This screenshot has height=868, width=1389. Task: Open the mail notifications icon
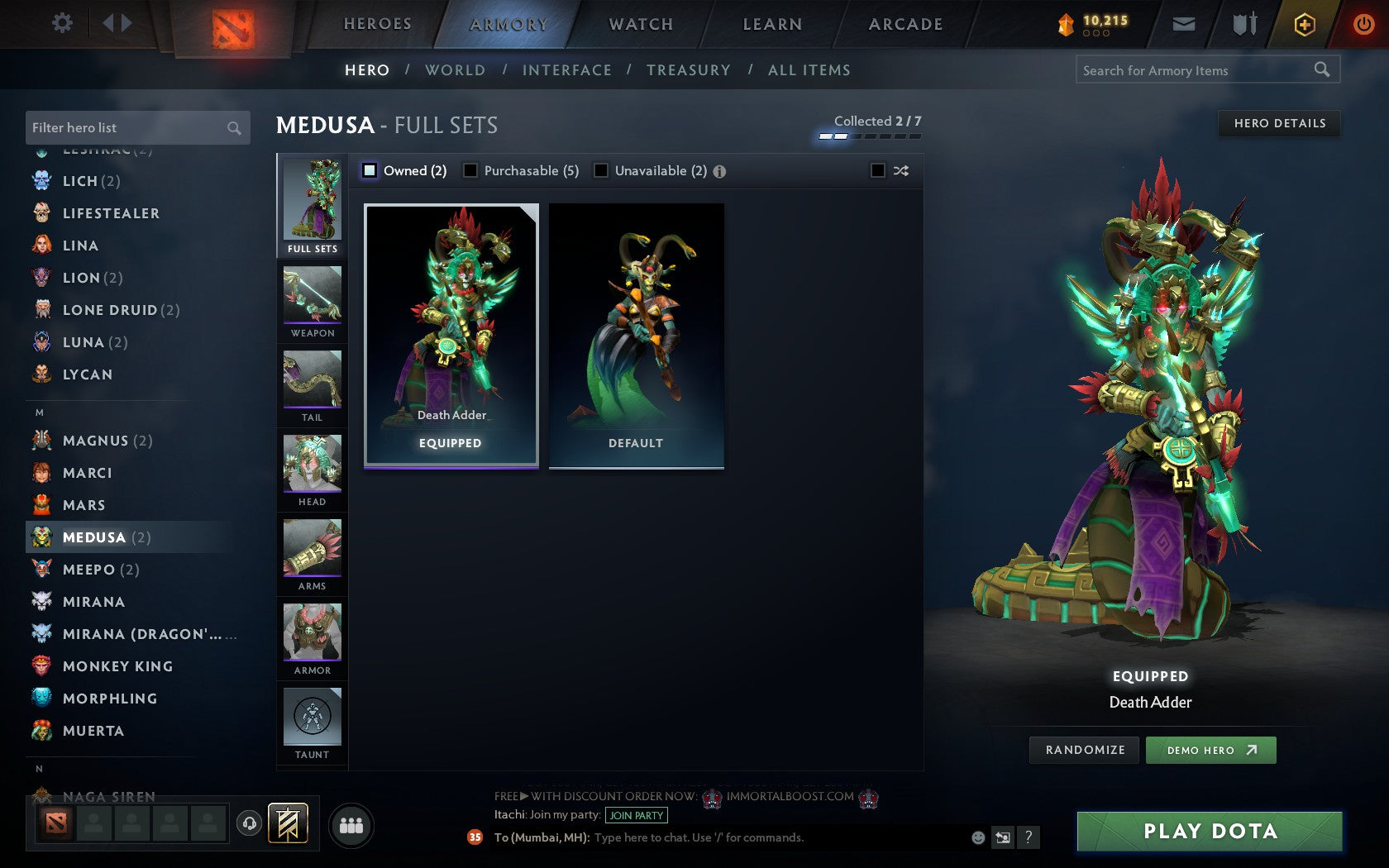coord(1184,24)
